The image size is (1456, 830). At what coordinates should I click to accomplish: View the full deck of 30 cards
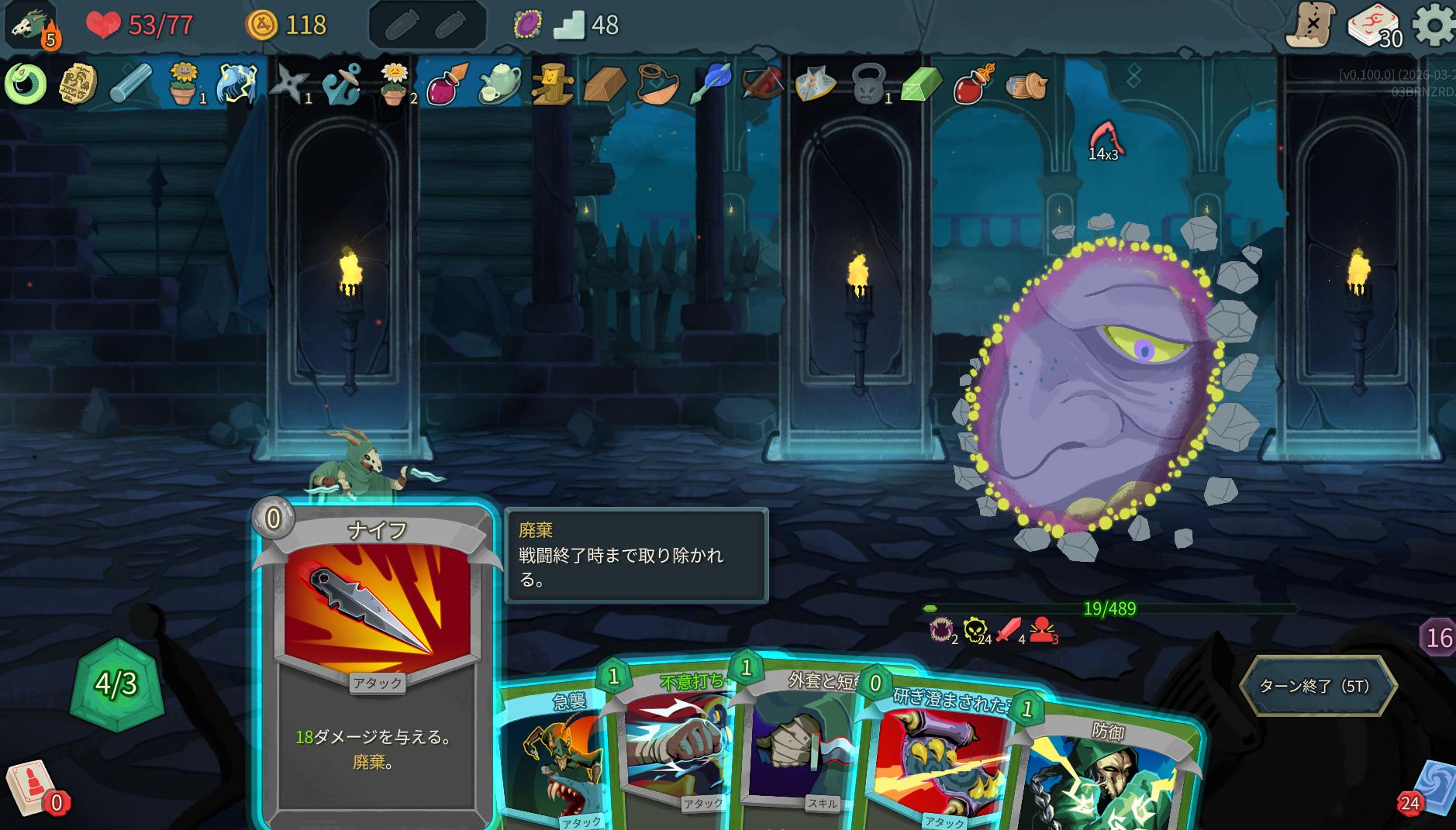click(1375, 26)
